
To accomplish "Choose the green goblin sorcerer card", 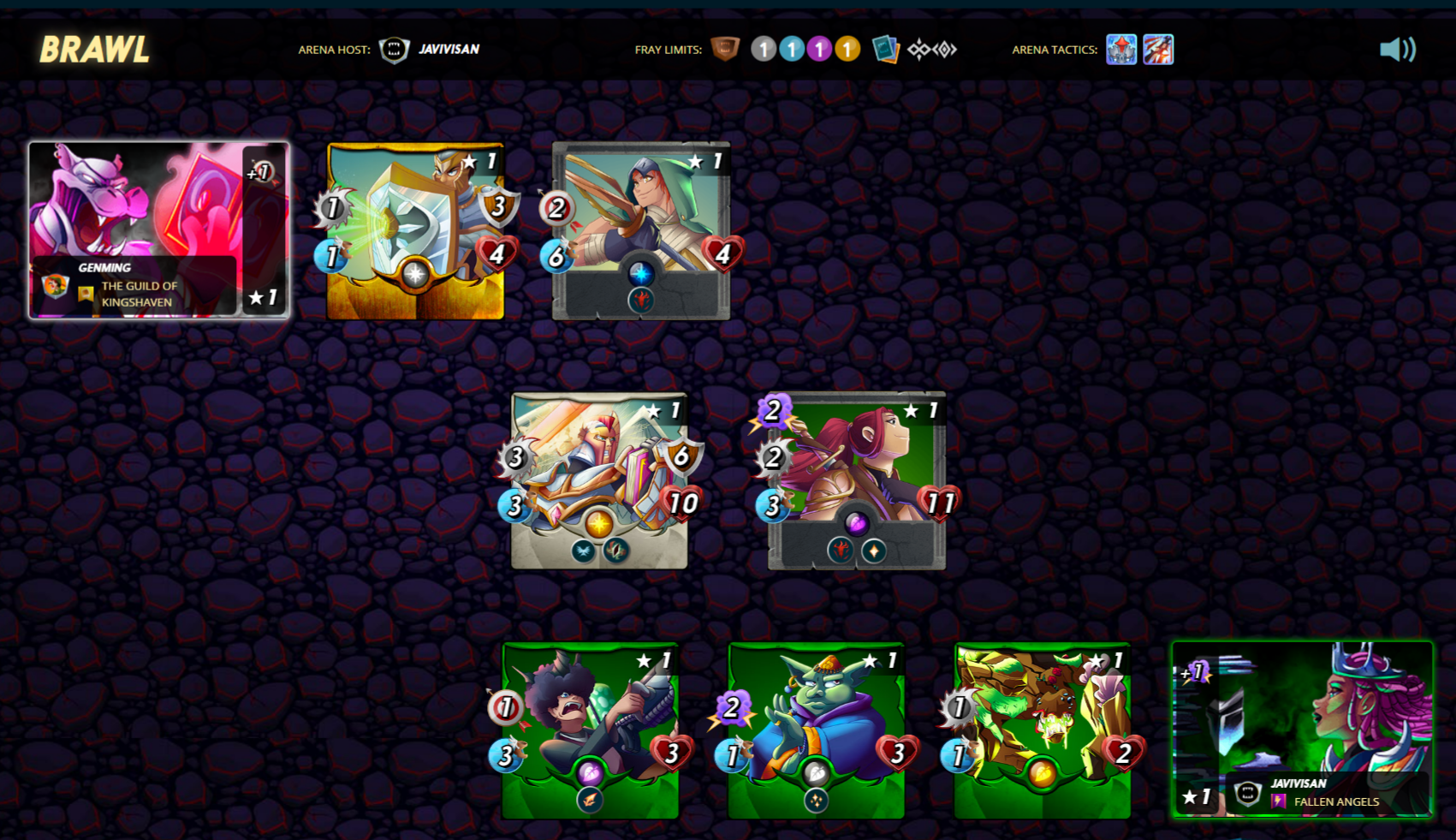I will 816,730.
